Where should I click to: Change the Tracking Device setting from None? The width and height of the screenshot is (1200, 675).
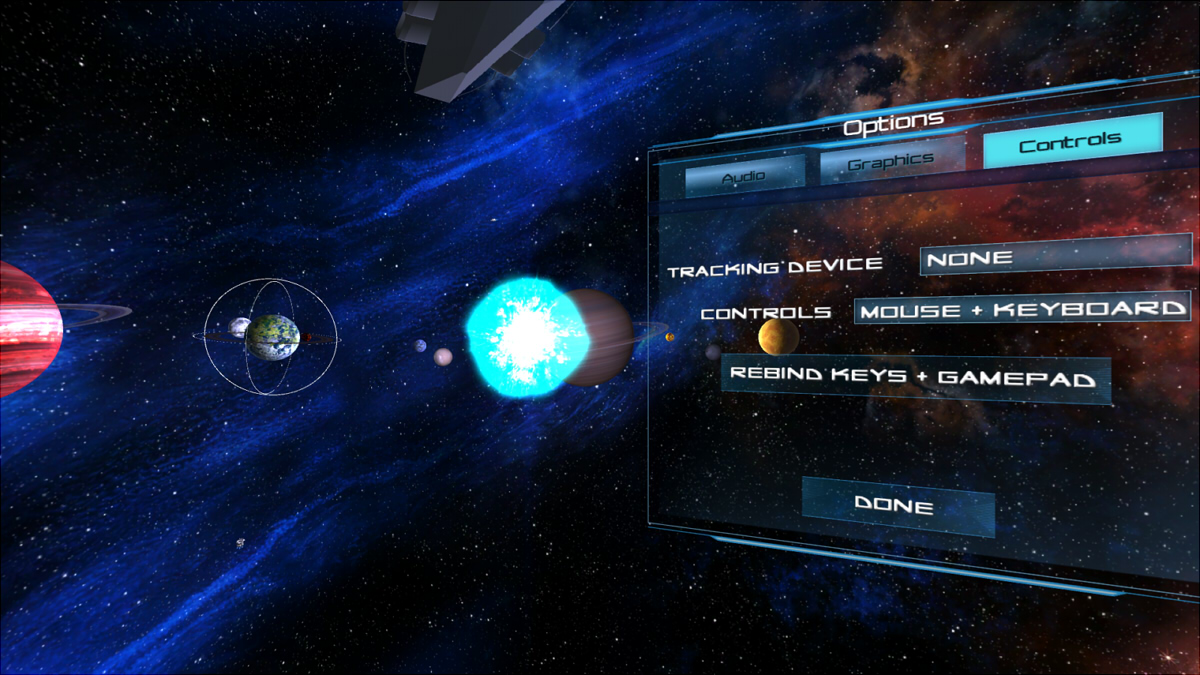click(1055, 256)
